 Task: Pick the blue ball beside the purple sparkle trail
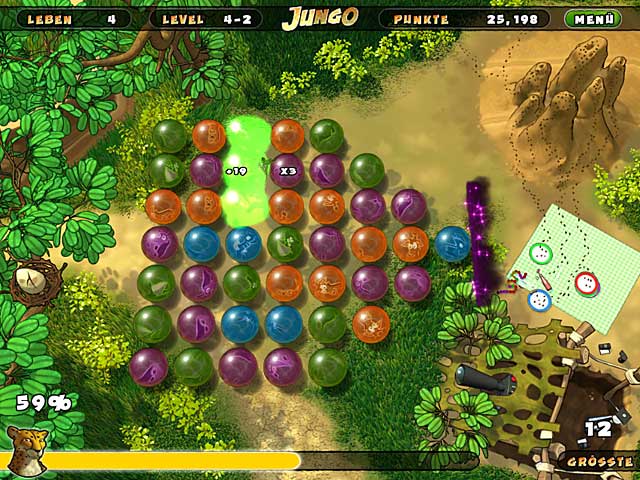coord(452,243)
